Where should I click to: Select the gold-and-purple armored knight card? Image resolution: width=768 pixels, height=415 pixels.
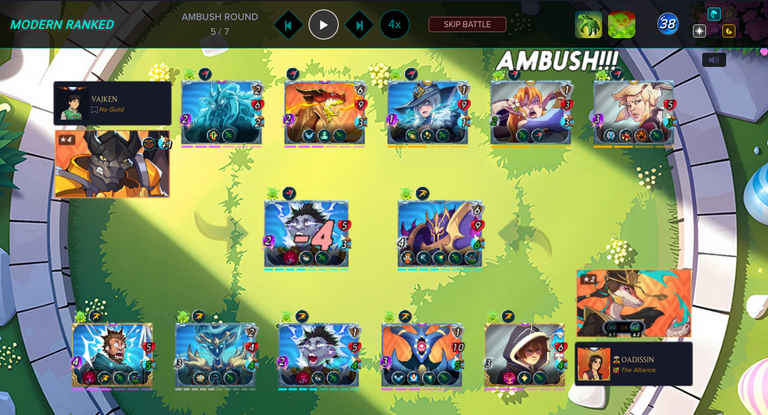(x=440, y=233)
